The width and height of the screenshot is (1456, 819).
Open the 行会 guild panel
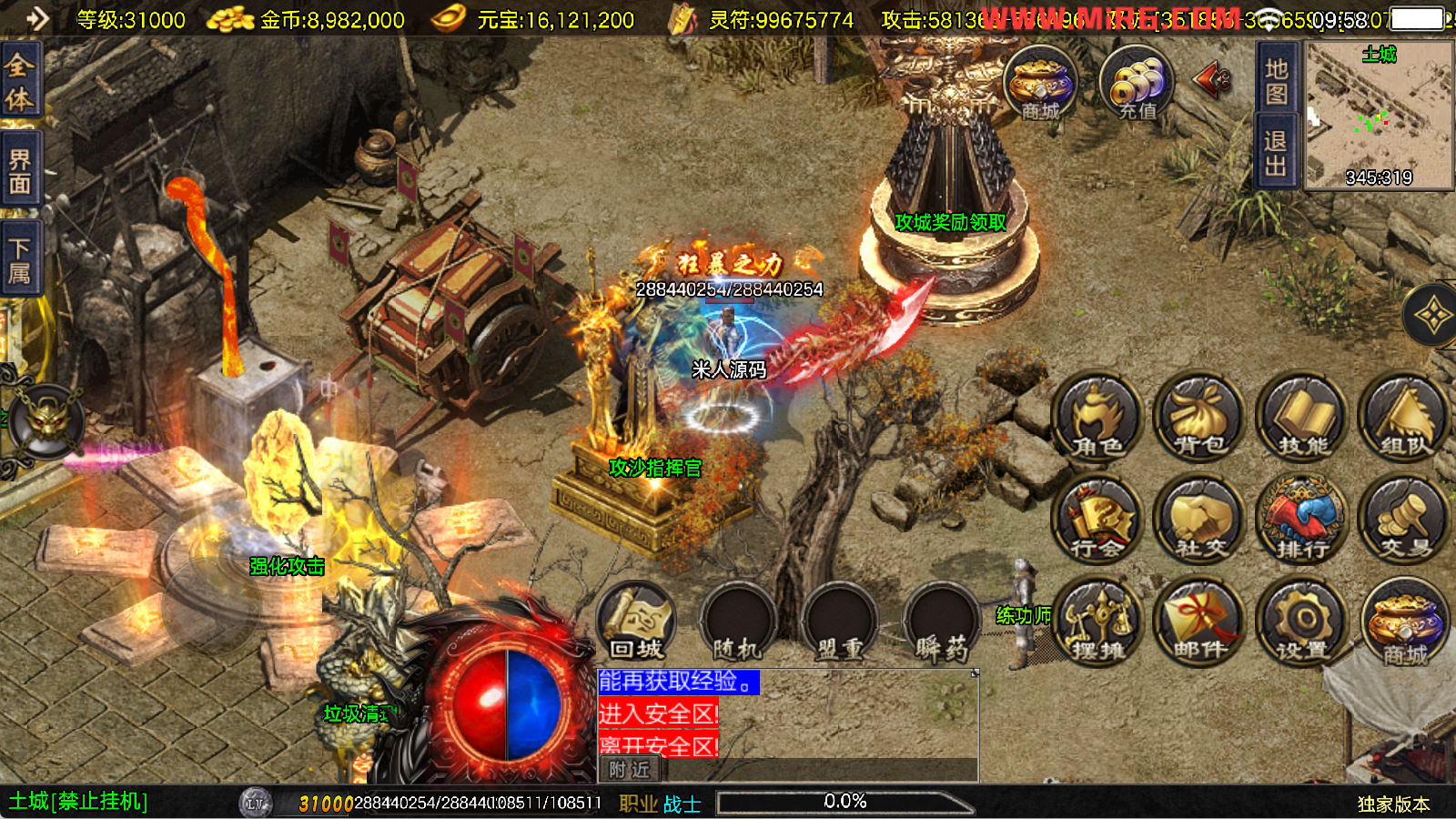click(1097, 521)
